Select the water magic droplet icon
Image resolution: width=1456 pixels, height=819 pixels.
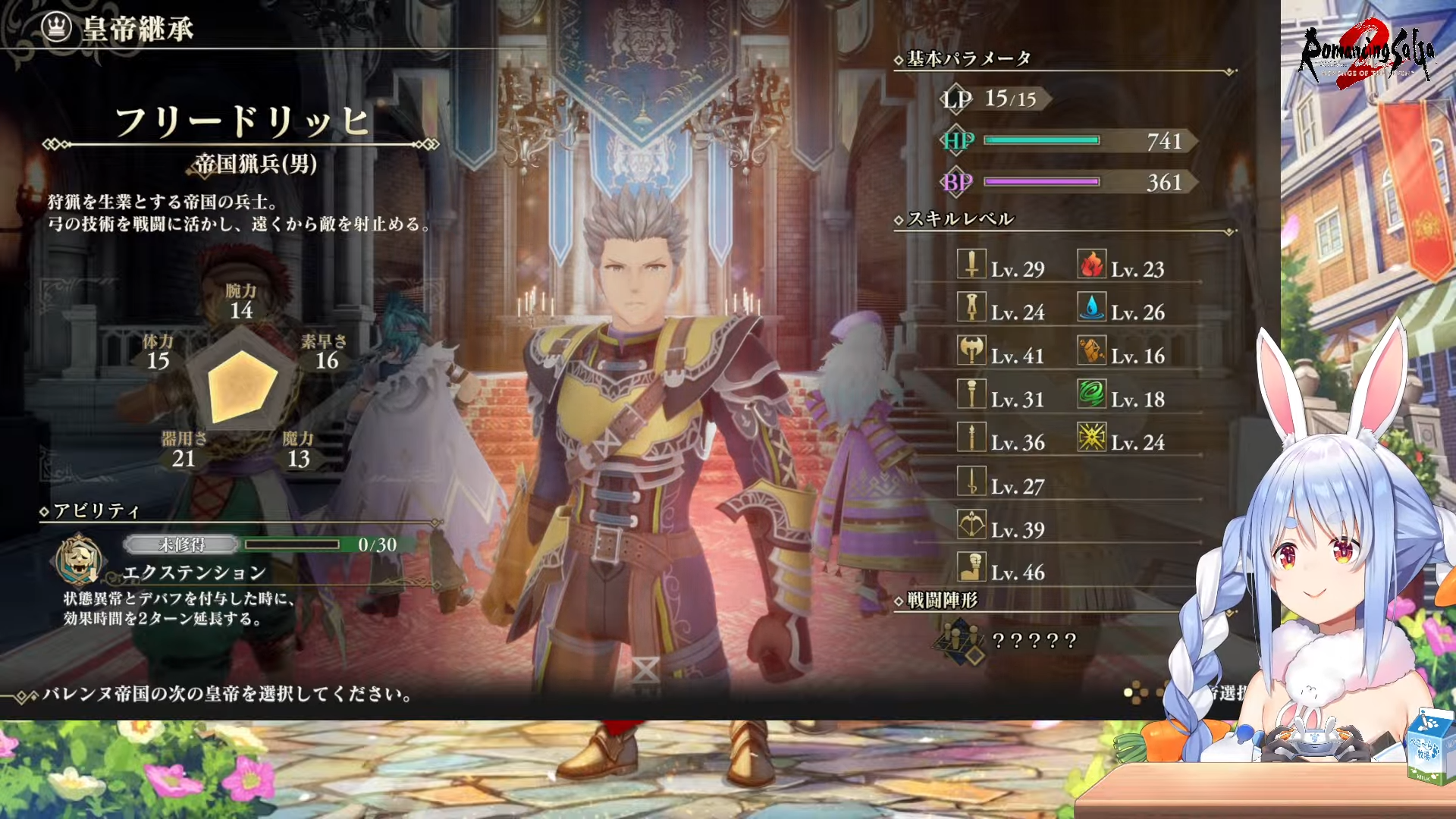1092,307
